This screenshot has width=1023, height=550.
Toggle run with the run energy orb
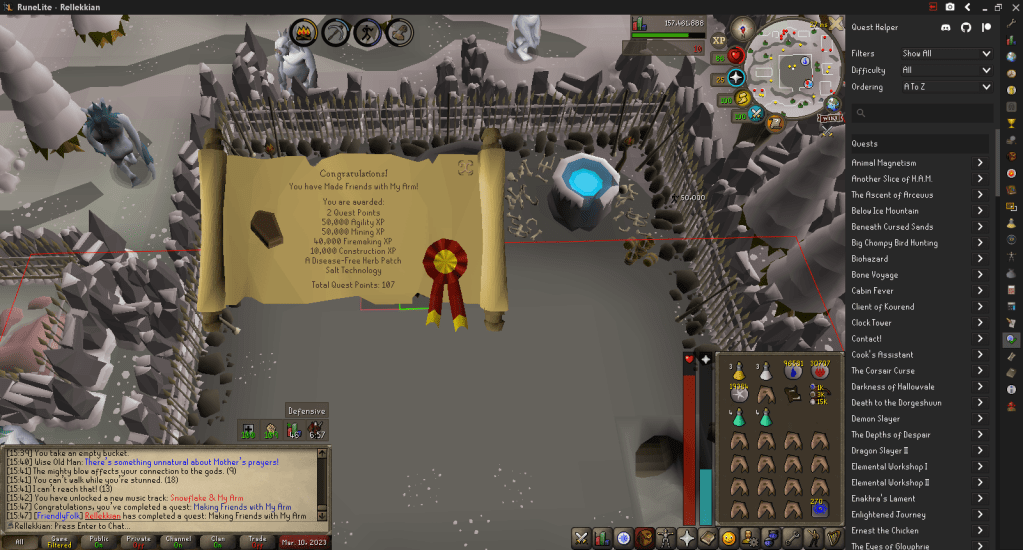(x=741, y=98)
